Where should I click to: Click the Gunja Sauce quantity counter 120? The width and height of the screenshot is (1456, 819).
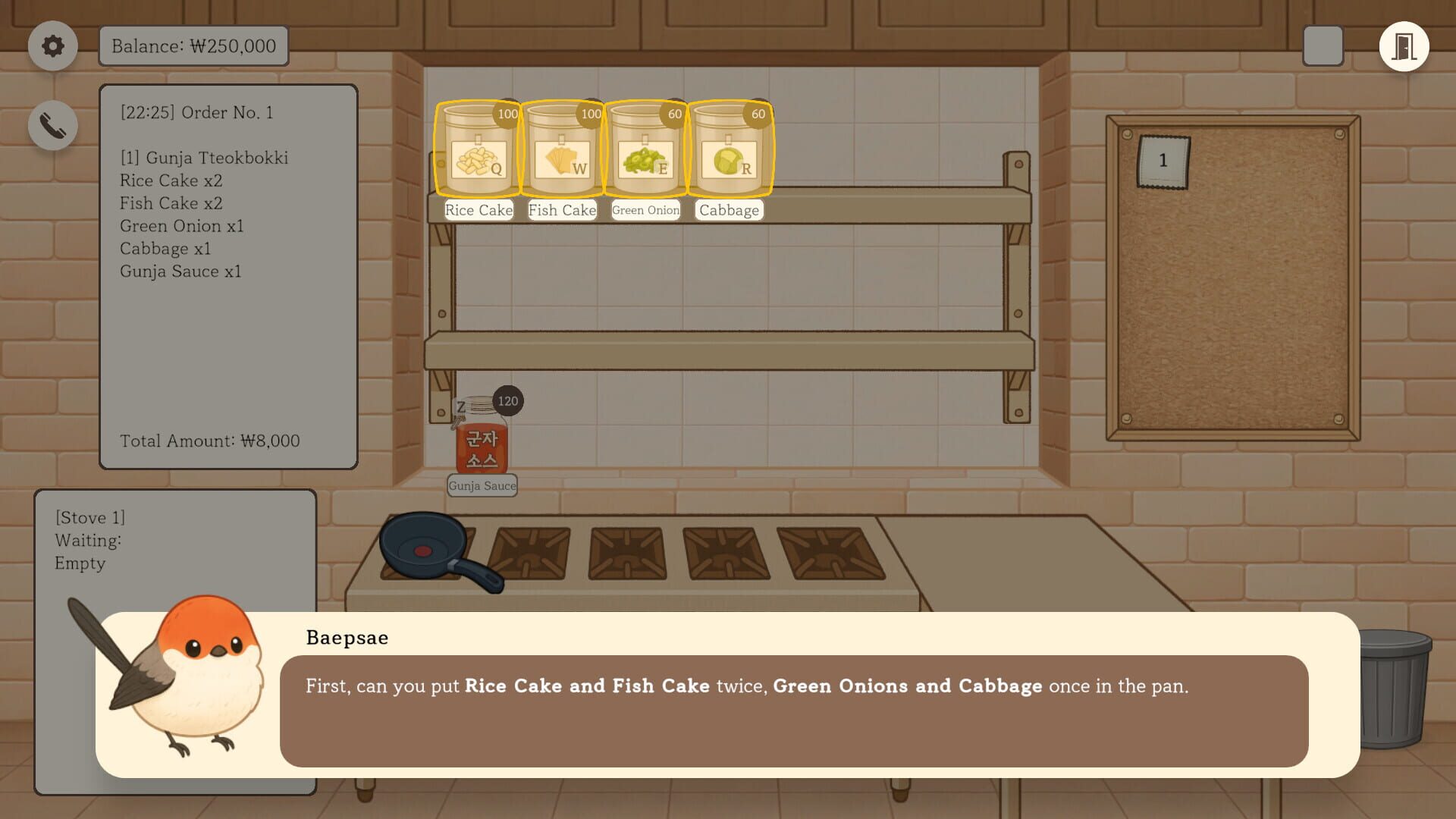tap(507, 401)
